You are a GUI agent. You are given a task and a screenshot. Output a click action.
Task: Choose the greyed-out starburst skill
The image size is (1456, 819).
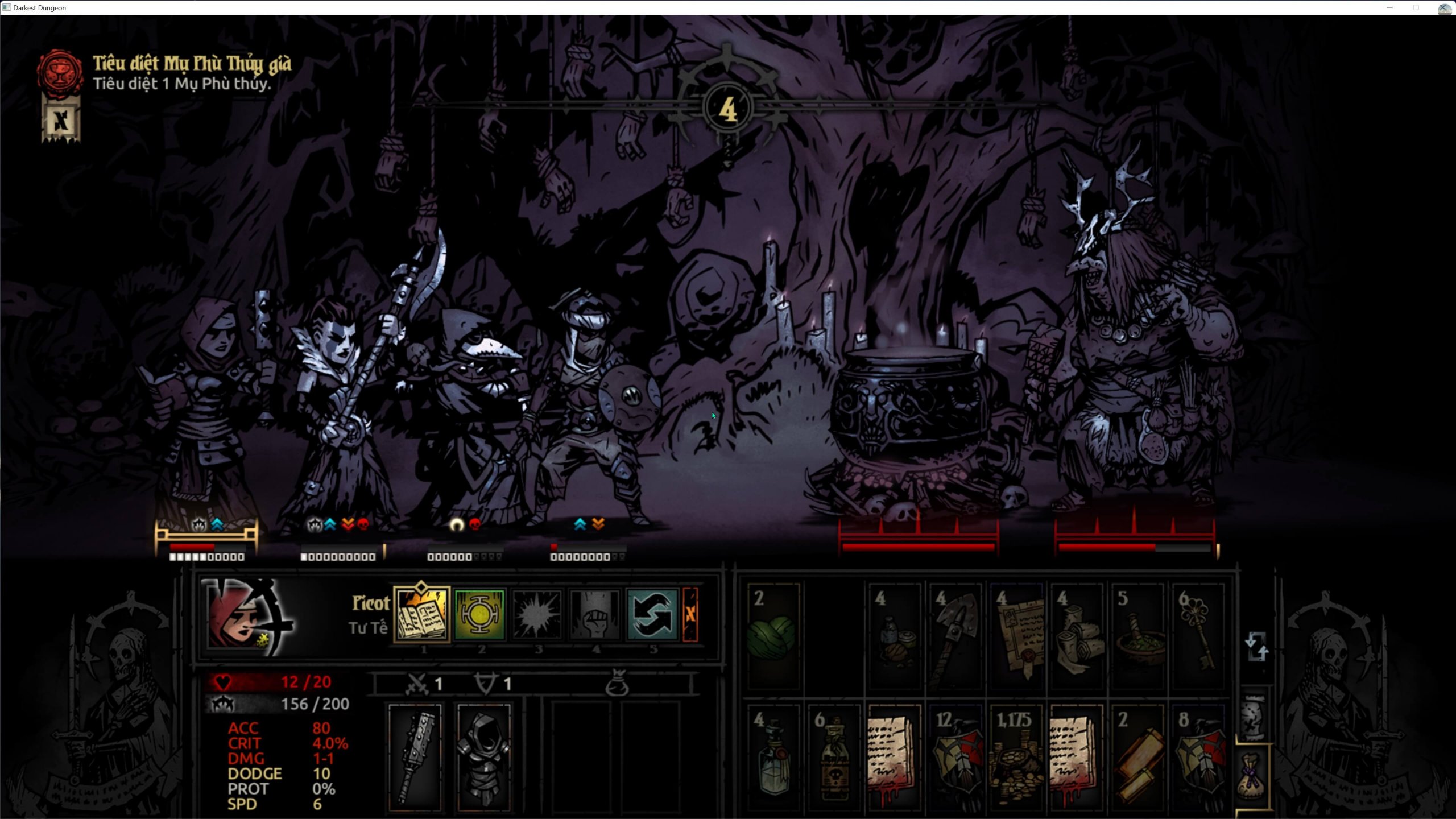(536, 615)
